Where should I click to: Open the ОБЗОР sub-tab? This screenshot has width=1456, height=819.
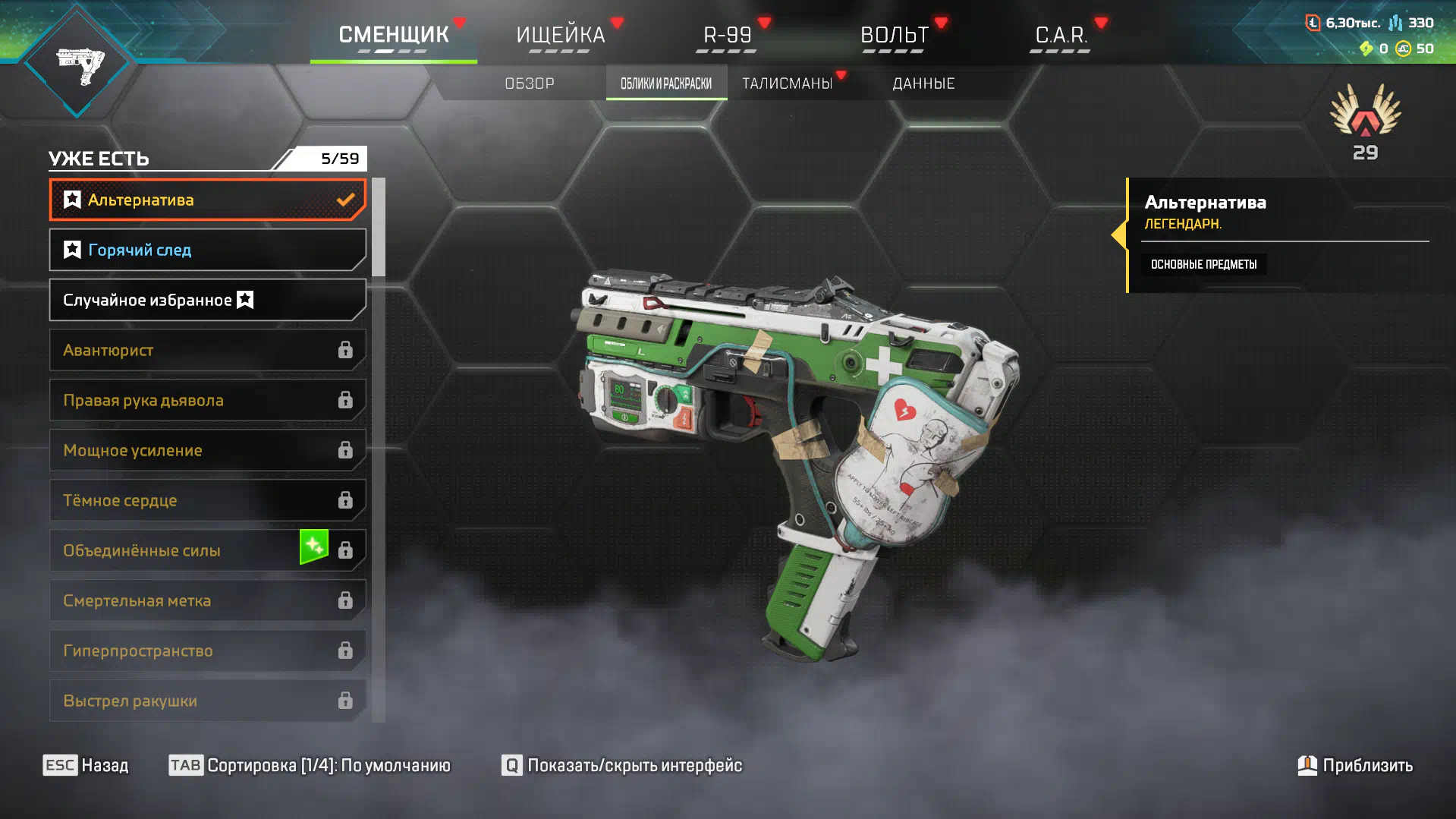coord(530,83)
